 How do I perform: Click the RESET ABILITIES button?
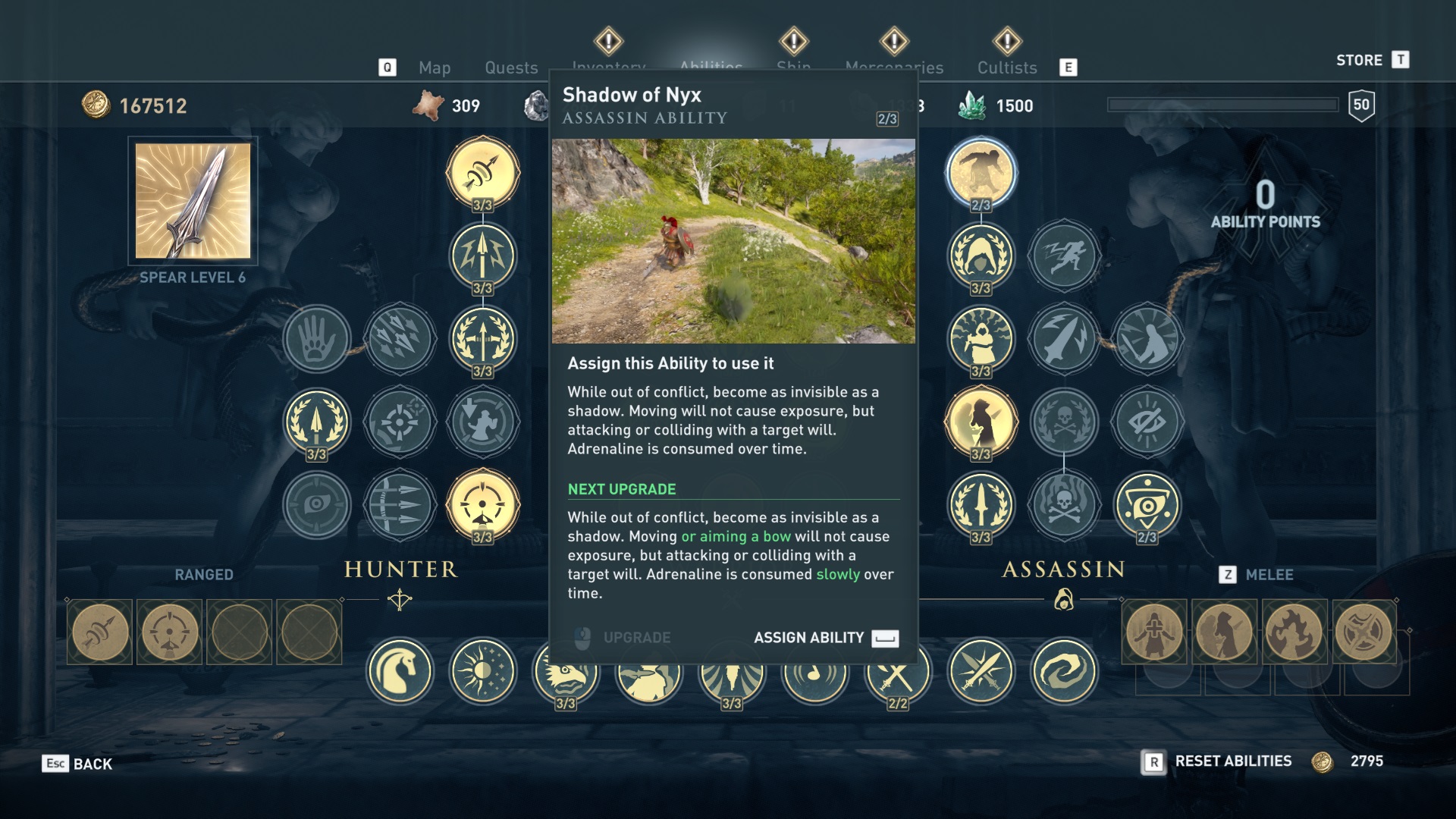pos(1232,761)
